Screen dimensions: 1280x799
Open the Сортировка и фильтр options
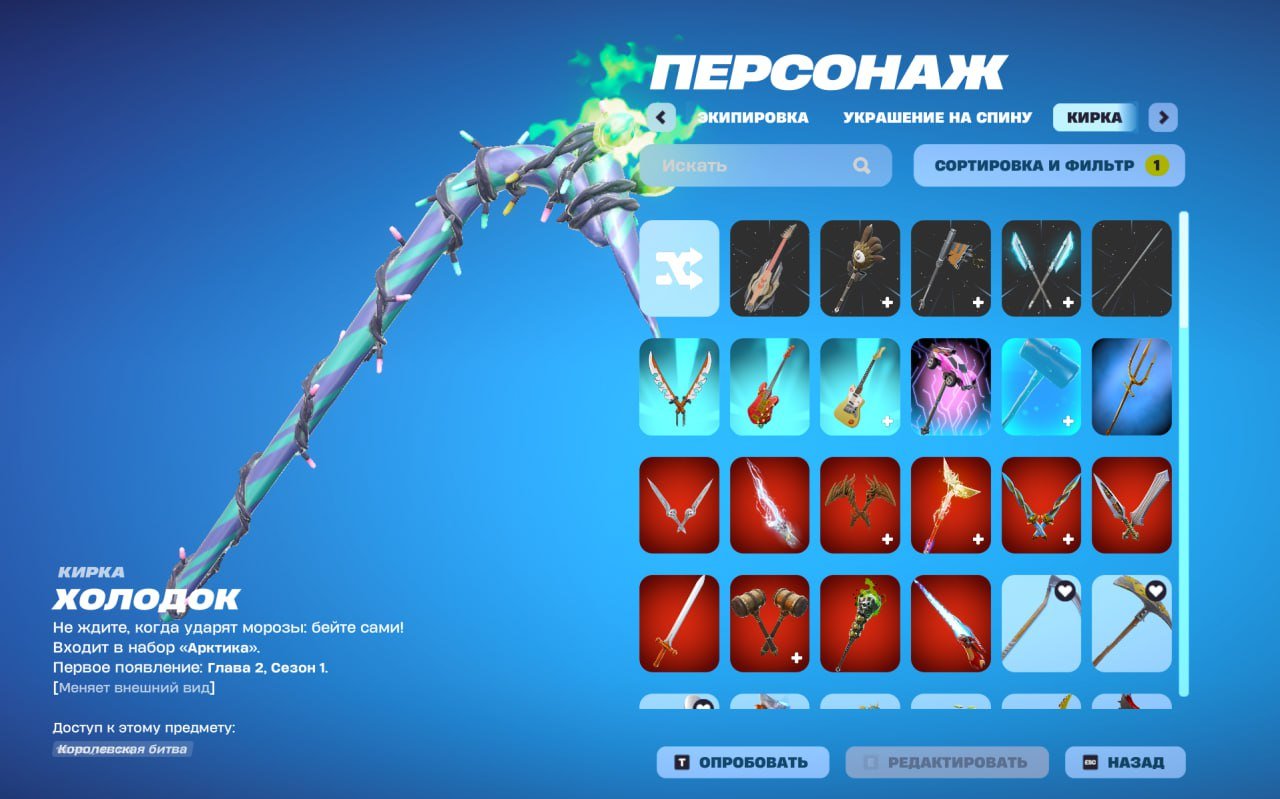(x=1046, y=165)
